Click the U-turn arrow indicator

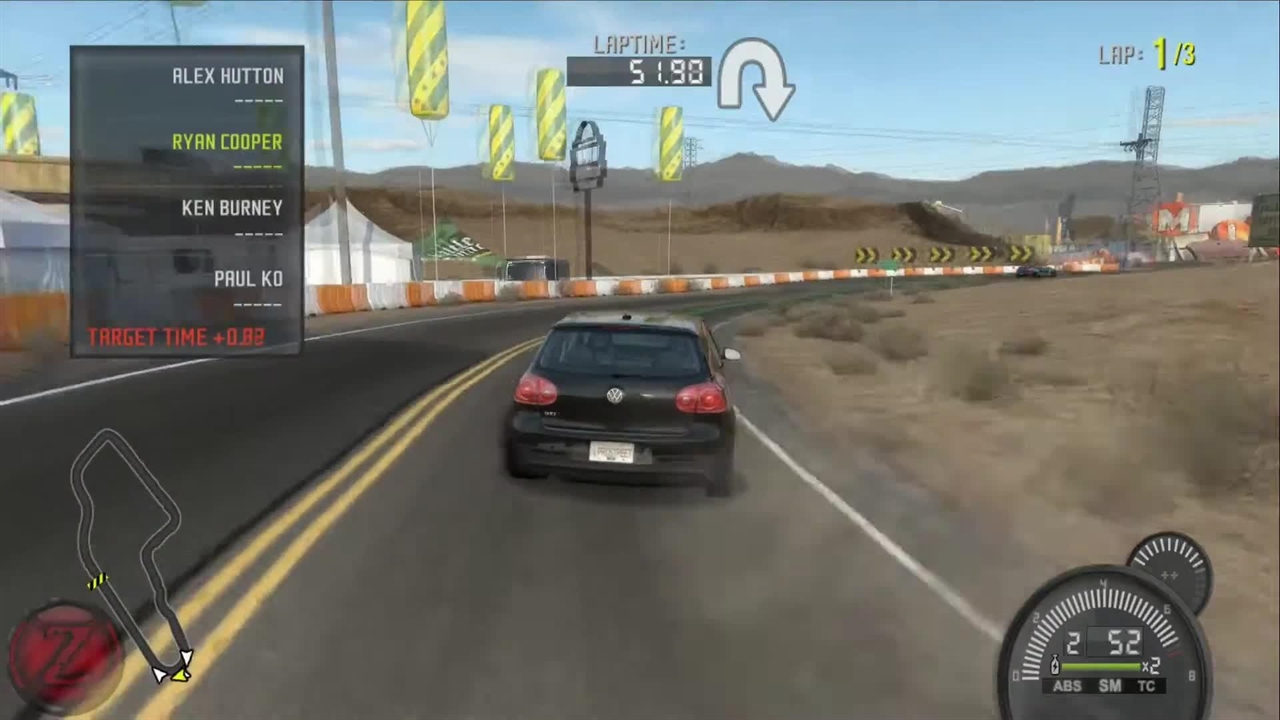755,78
